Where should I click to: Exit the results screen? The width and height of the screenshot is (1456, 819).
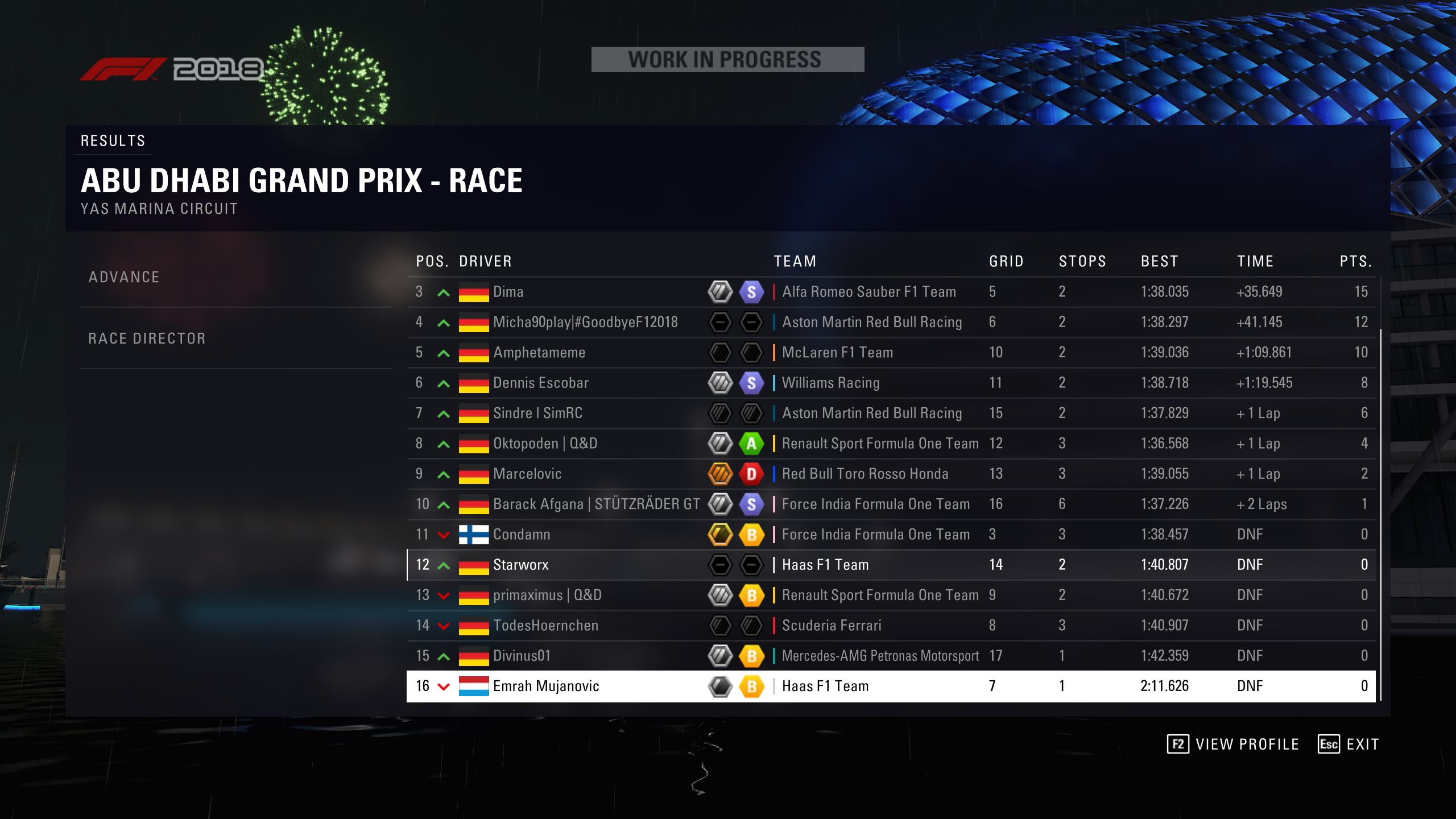click(x=1349, y=744)
